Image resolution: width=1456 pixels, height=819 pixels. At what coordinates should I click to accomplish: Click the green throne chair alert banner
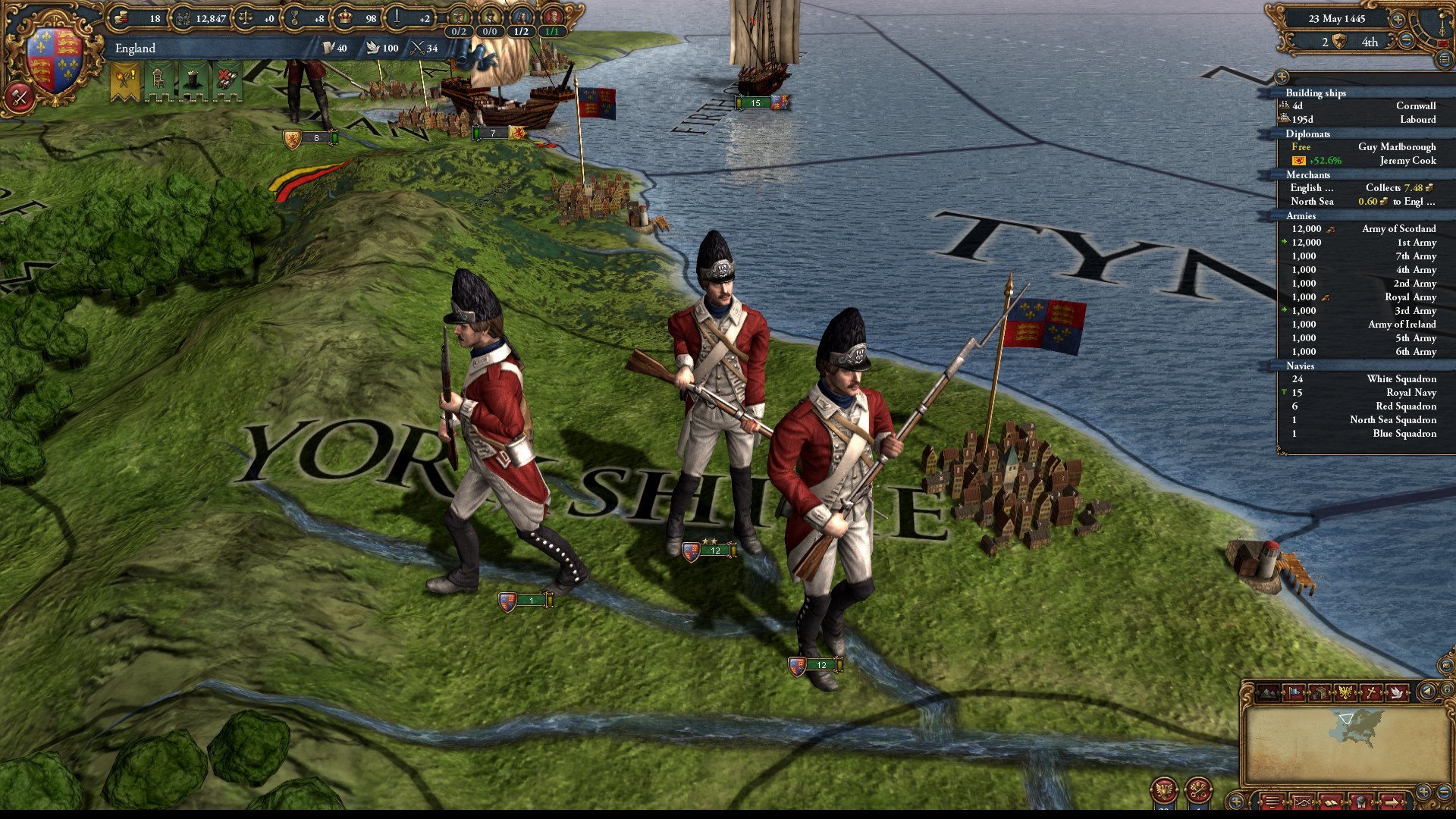click(158, 80)
